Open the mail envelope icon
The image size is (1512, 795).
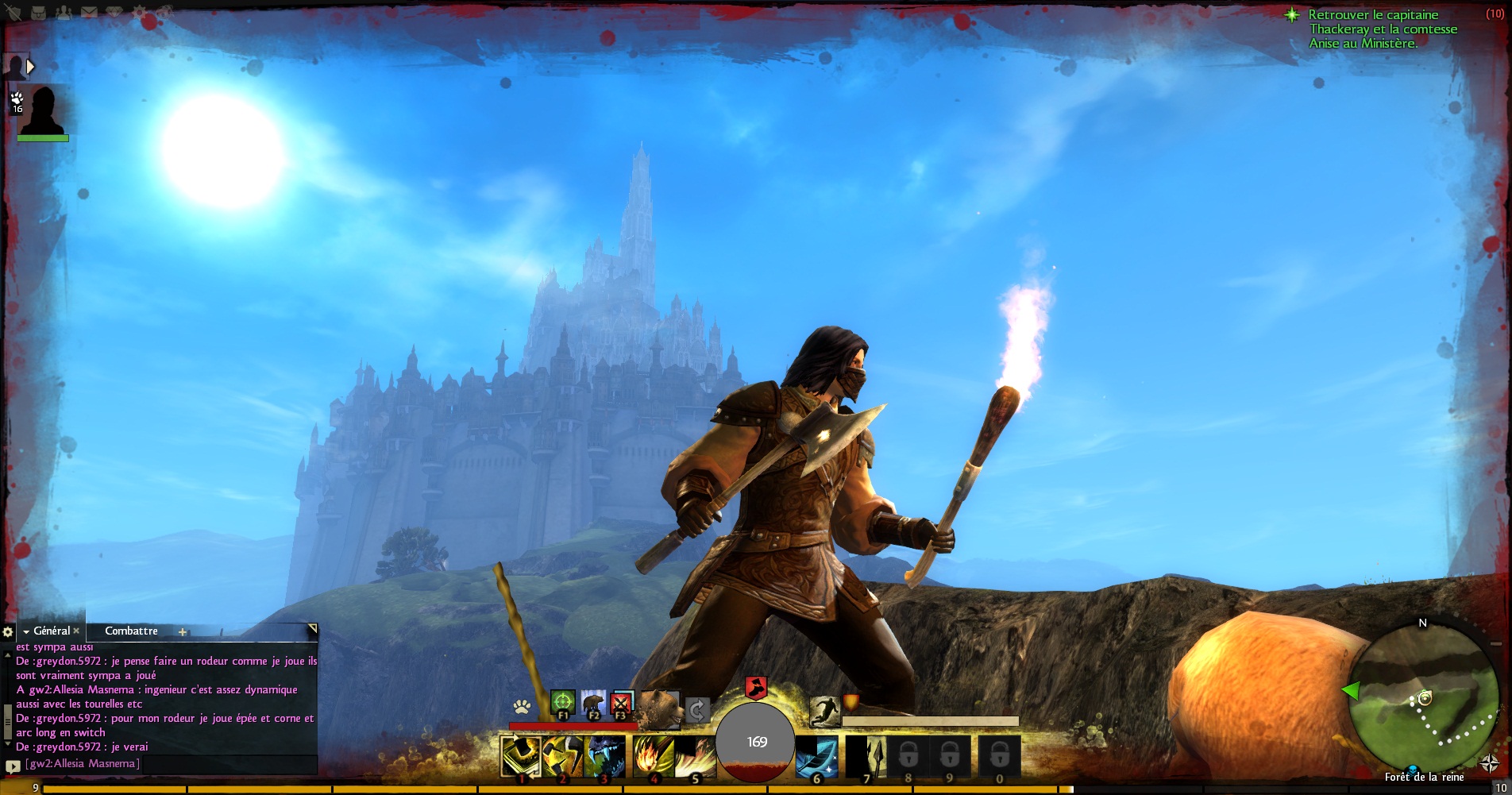tap(89, 12)
